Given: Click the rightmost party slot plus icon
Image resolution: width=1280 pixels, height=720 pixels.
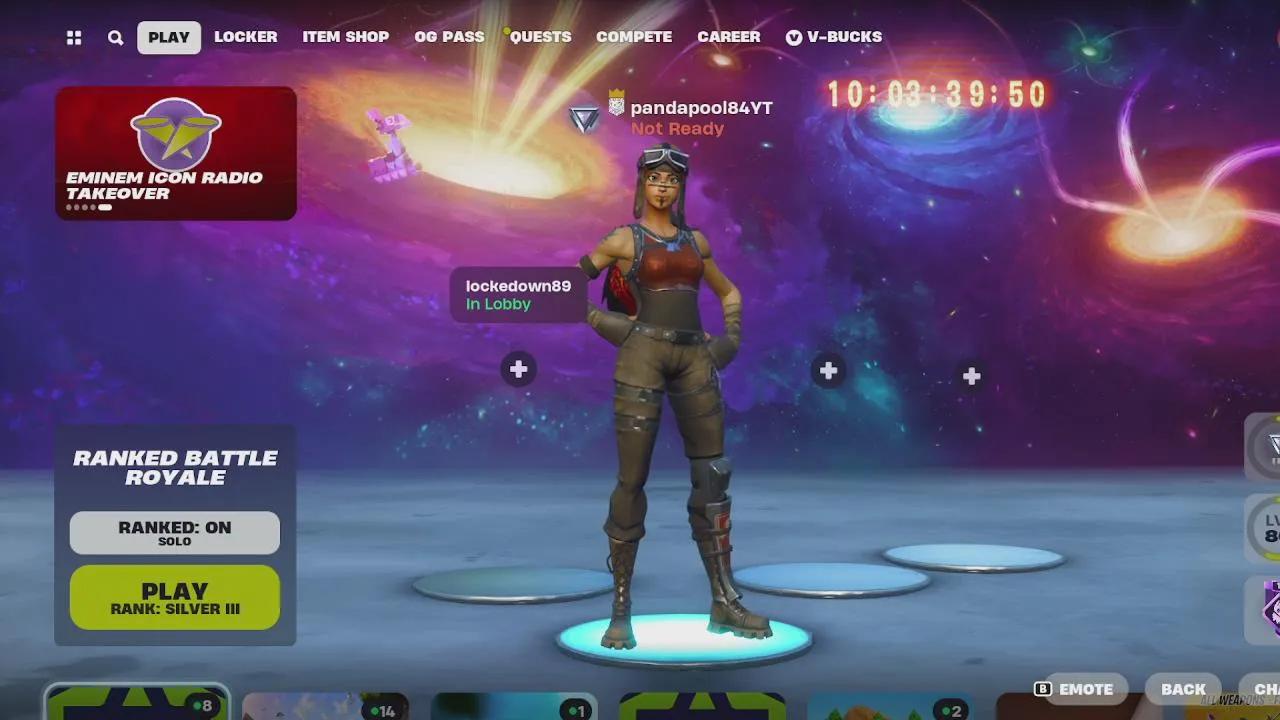Looking at the screenshot, I should pyautogui.click(x=970, y=376).
